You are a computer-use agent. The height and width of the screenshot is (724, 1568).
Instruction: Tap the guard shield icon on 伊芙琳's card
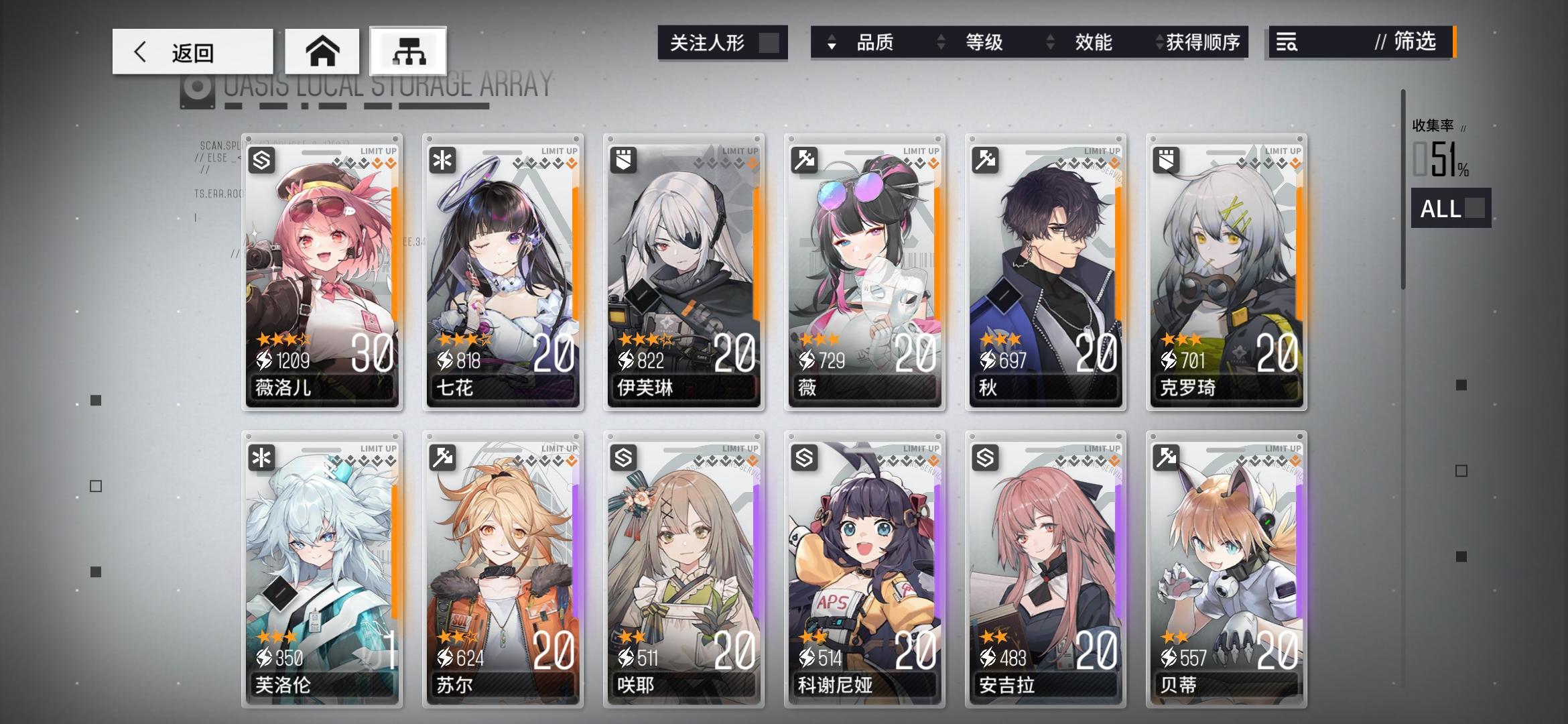tap(624, 160)
